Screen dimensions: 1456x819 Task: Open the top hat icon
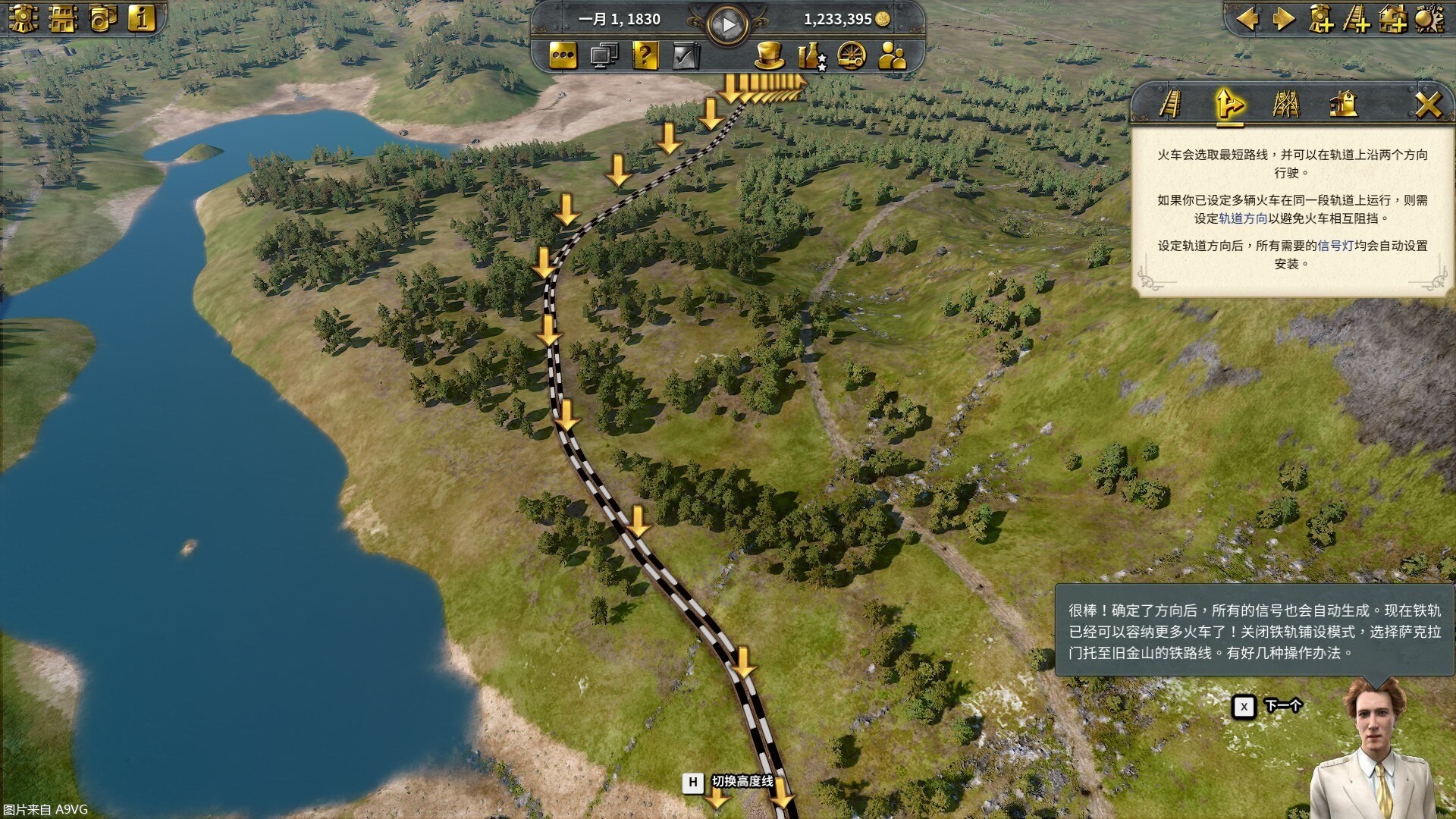(x=769, y=55)
